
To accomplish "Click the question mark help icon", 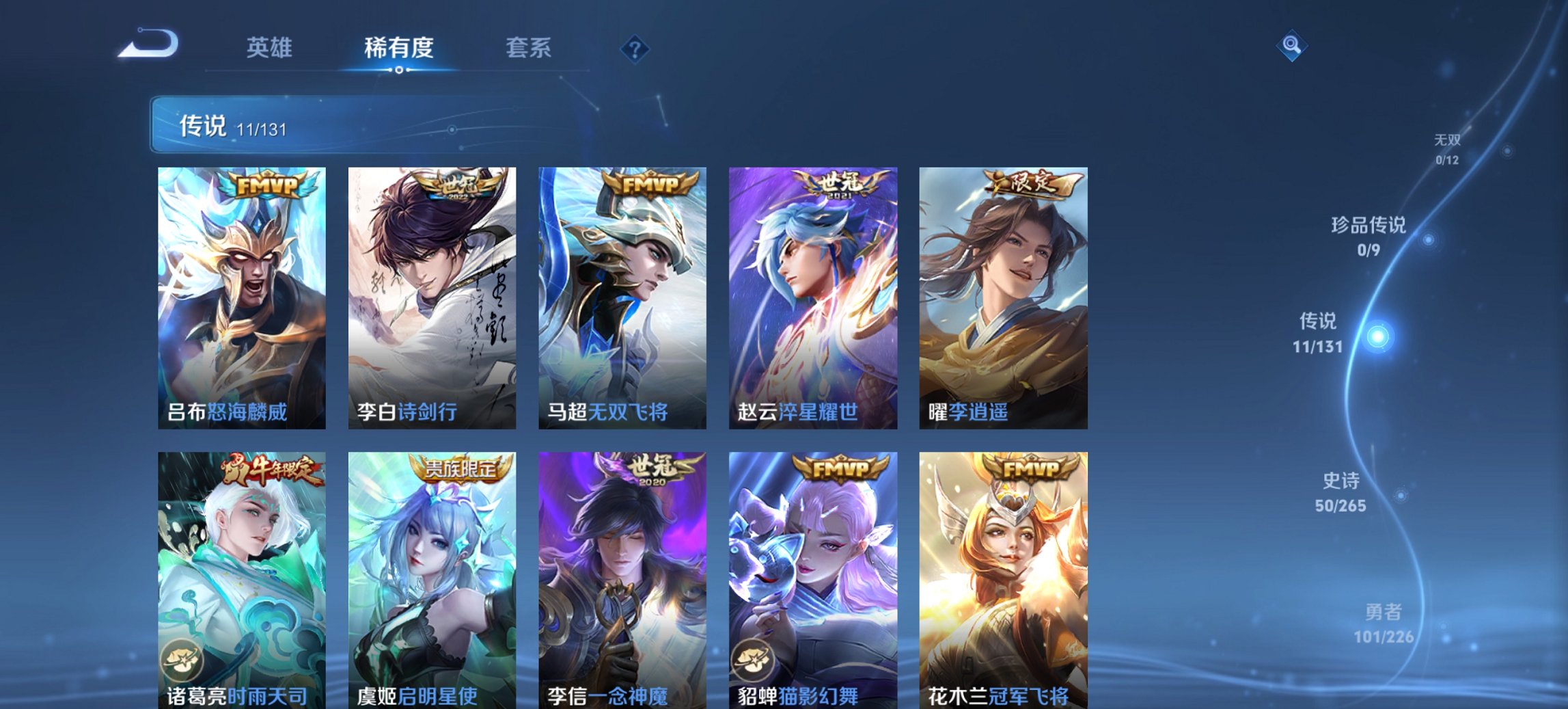I will pyautogui.click(x=635, y=46).
